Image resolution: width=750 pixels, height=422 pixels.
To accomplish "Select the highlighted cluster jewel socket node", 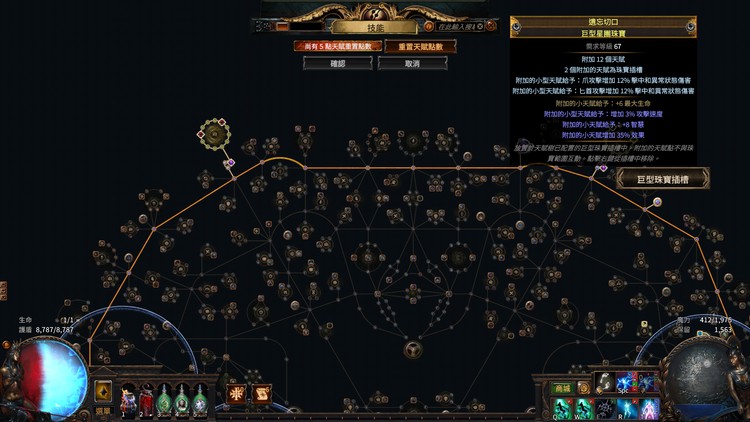I will (213, 132).
